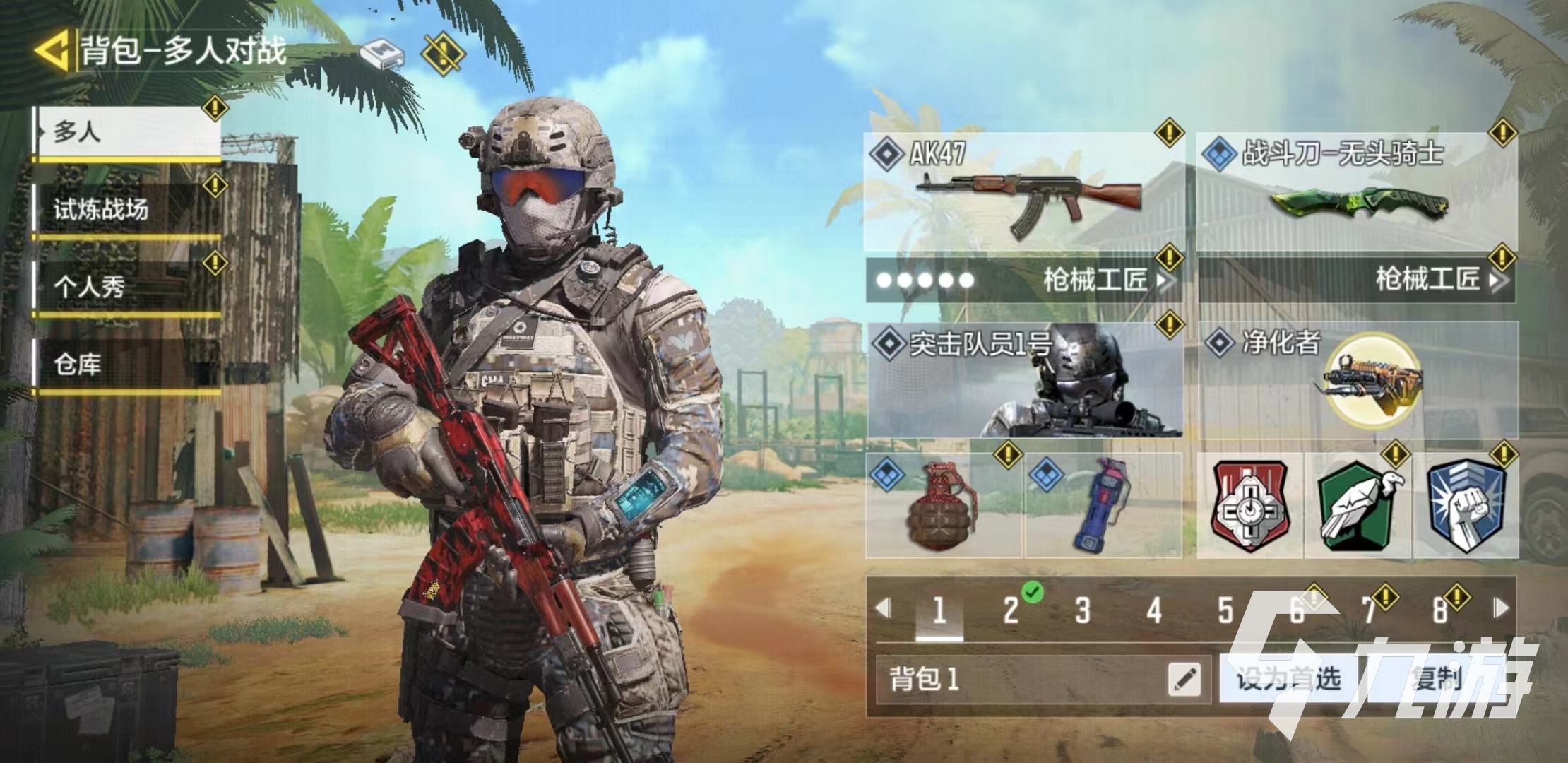Switch to loadout number 2

click(1011, 610)
